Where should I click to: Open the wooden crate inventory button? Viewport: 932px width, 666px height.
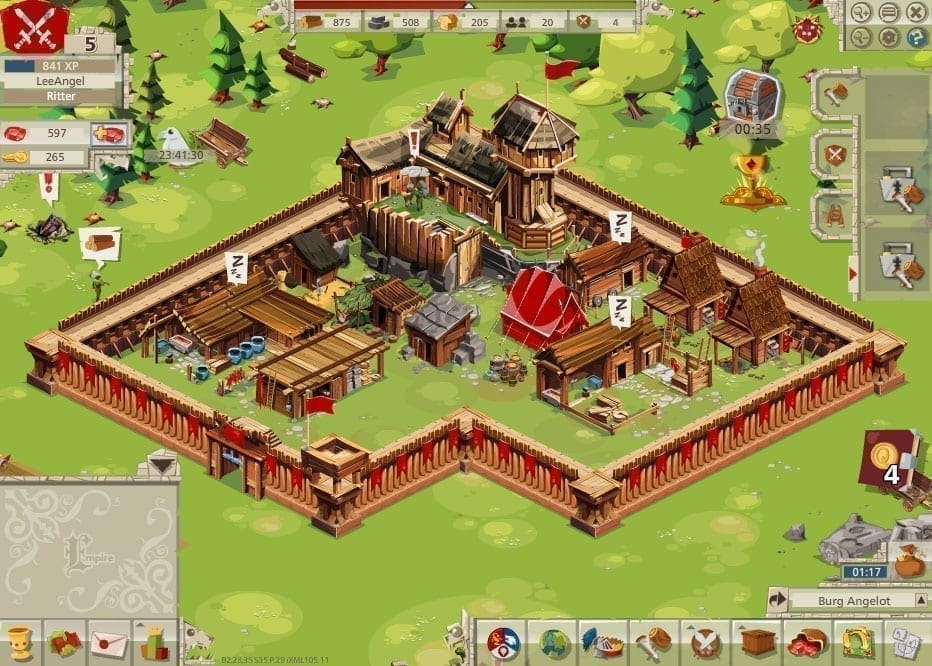[x=756, y=641]
